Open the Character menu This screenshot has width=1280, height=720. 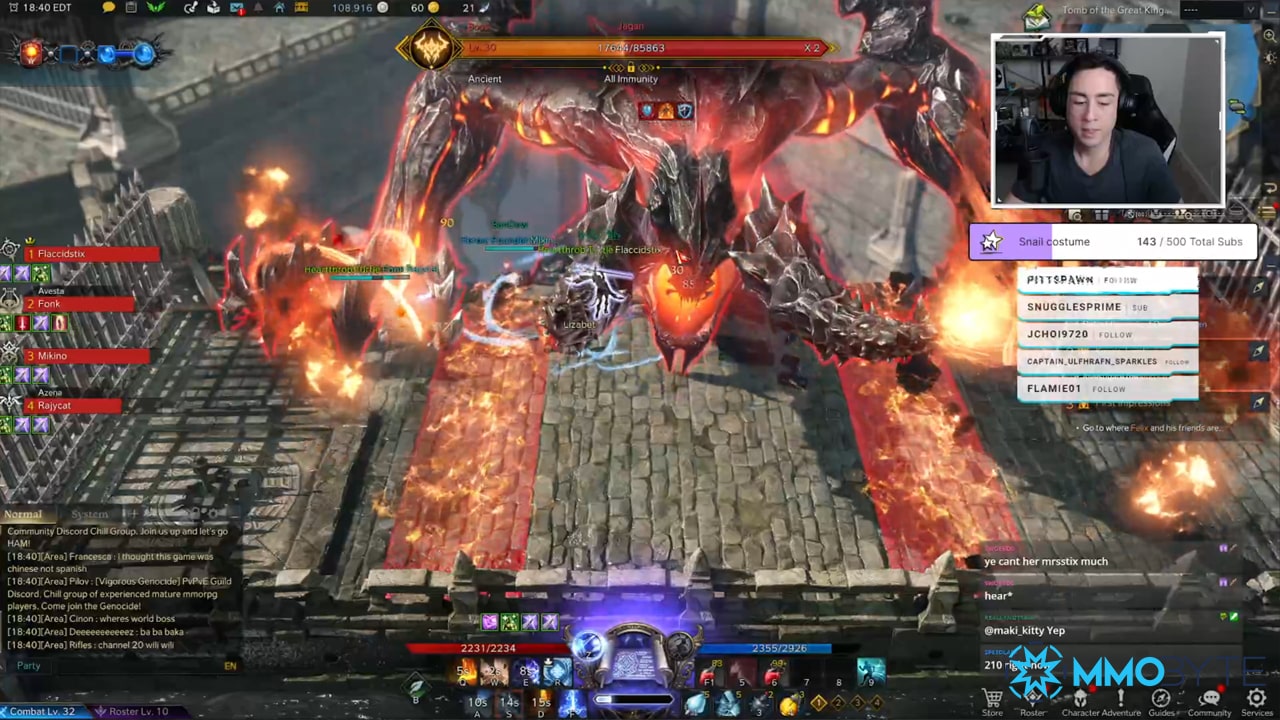click(x=1080, y=699)
